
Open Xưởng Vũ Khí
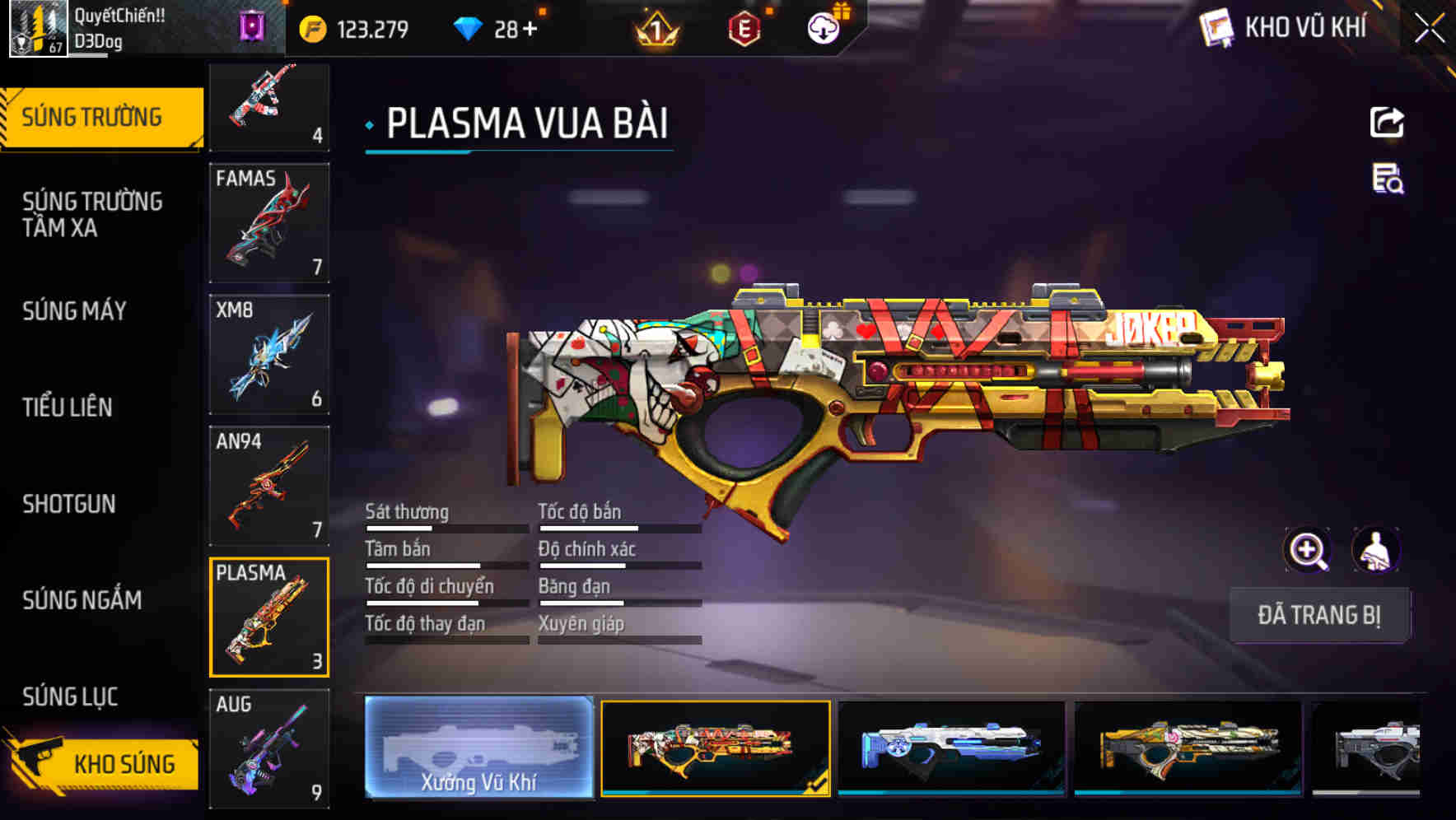(x=478, y=748)
